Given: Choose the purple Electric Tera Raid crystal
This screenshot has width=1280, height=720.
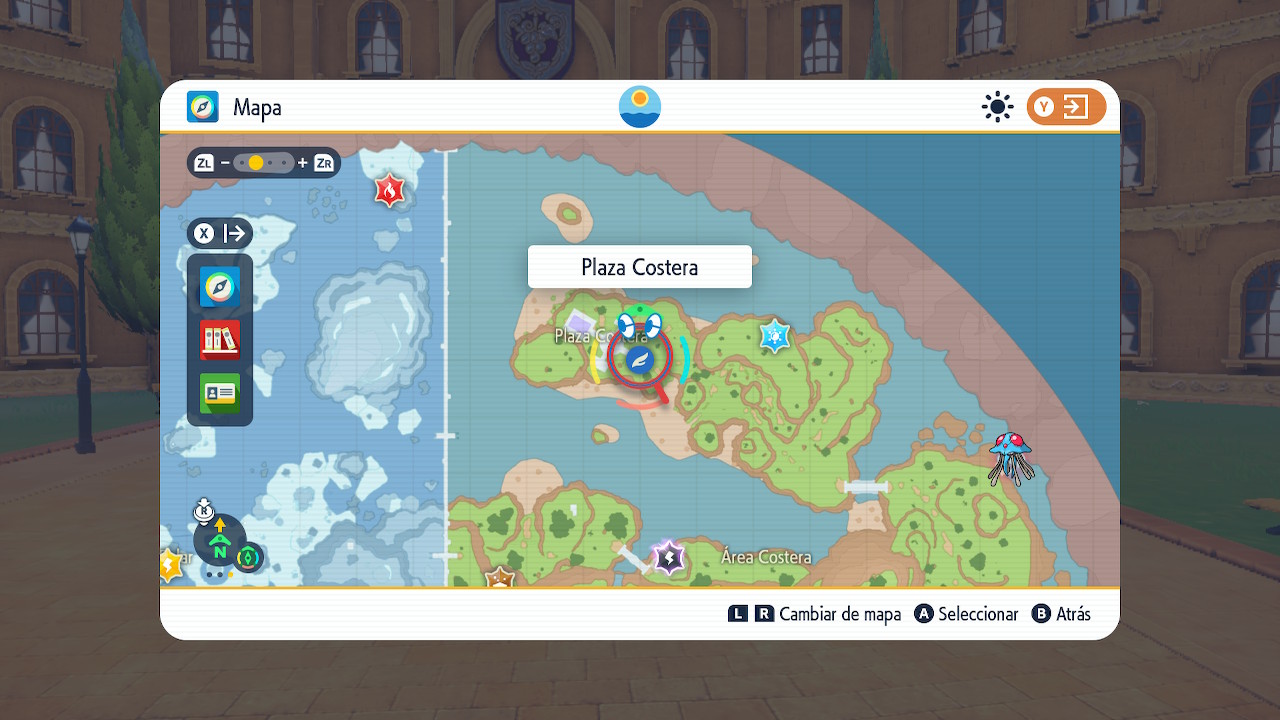Looking at the screenshot, I should (667, 557).
